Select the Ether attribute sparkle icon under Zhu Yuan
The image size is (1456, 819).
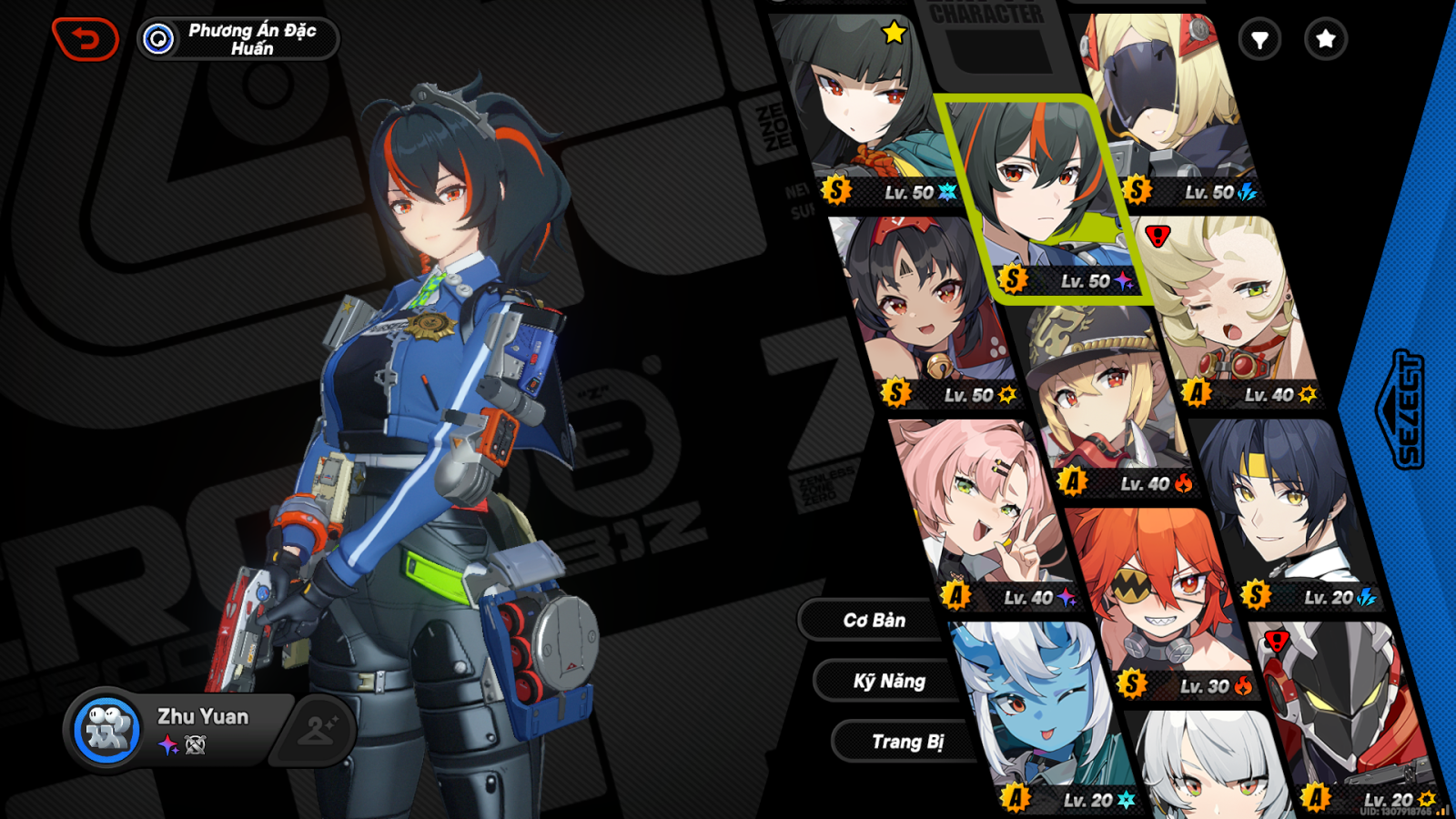tap(167, 745)
